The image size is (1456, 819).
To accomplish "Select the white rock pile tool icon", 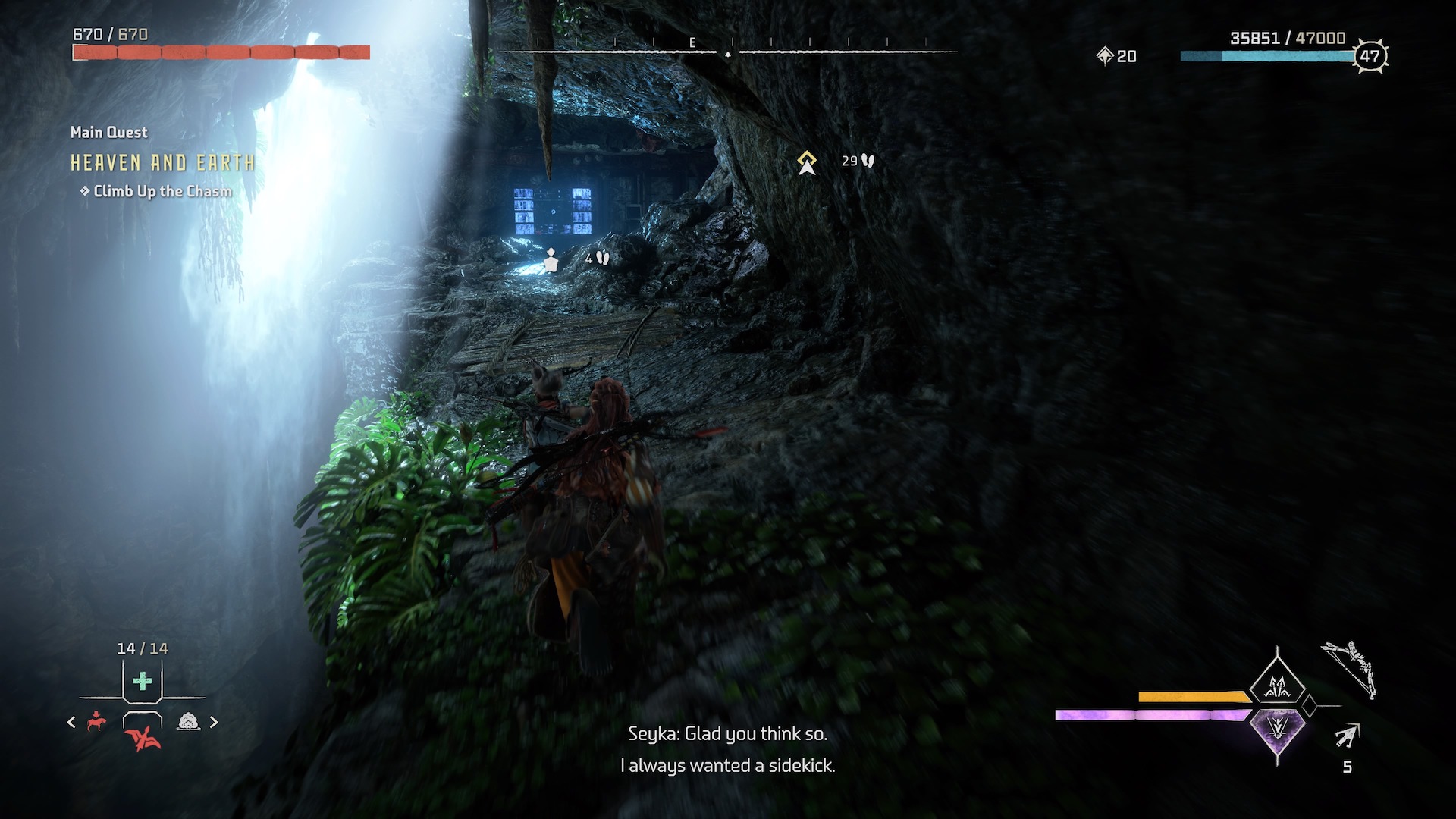I will pyautogui.click(x=188, y=722).
